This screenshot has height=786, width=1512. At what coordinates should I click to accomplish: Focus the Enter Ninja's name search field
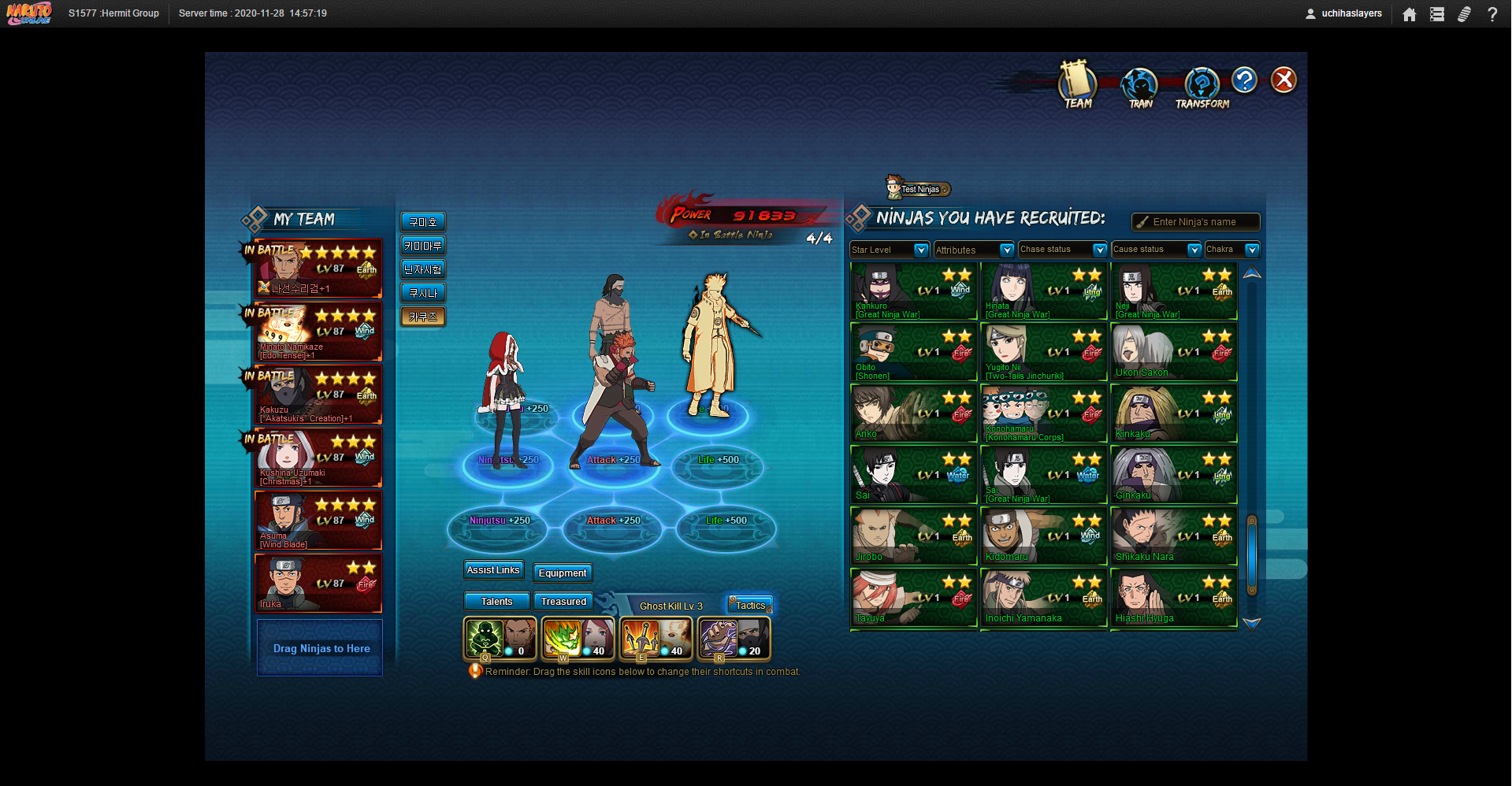click(1202, 222)
